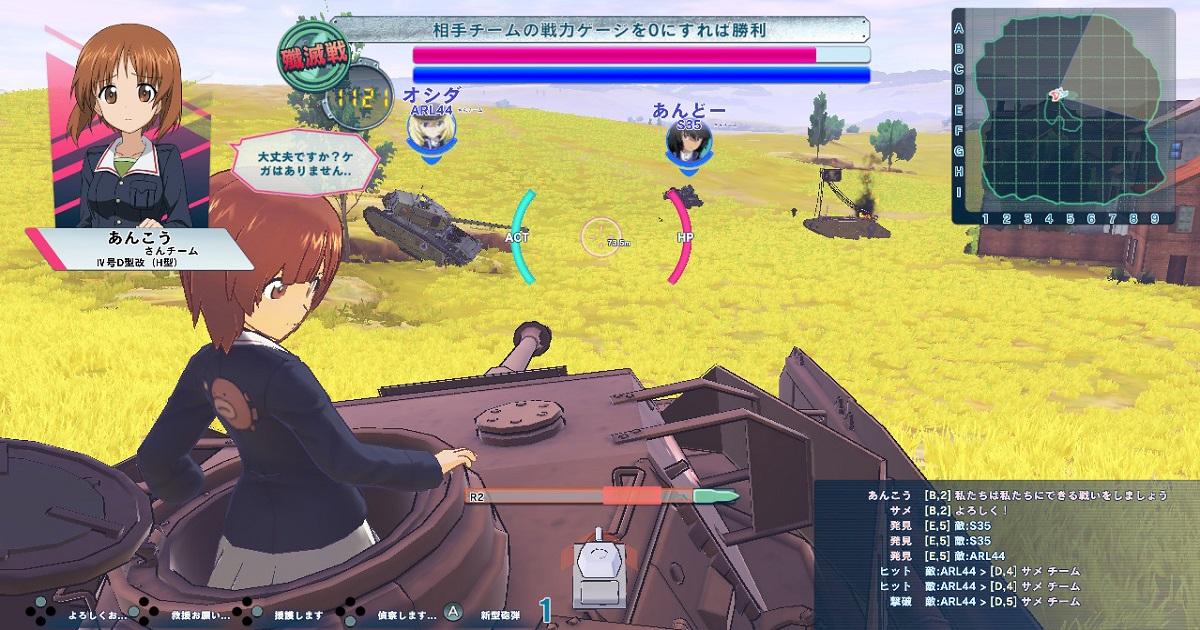The width and height of the screenshot is (1200, 630).
Task: Click the あんこう team name plate
Action: tap(140, 250)
